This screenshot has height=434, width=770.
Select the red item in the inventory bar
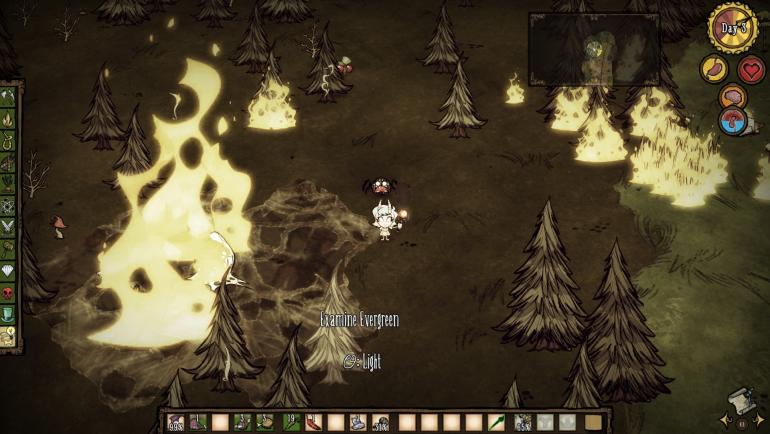311,422
